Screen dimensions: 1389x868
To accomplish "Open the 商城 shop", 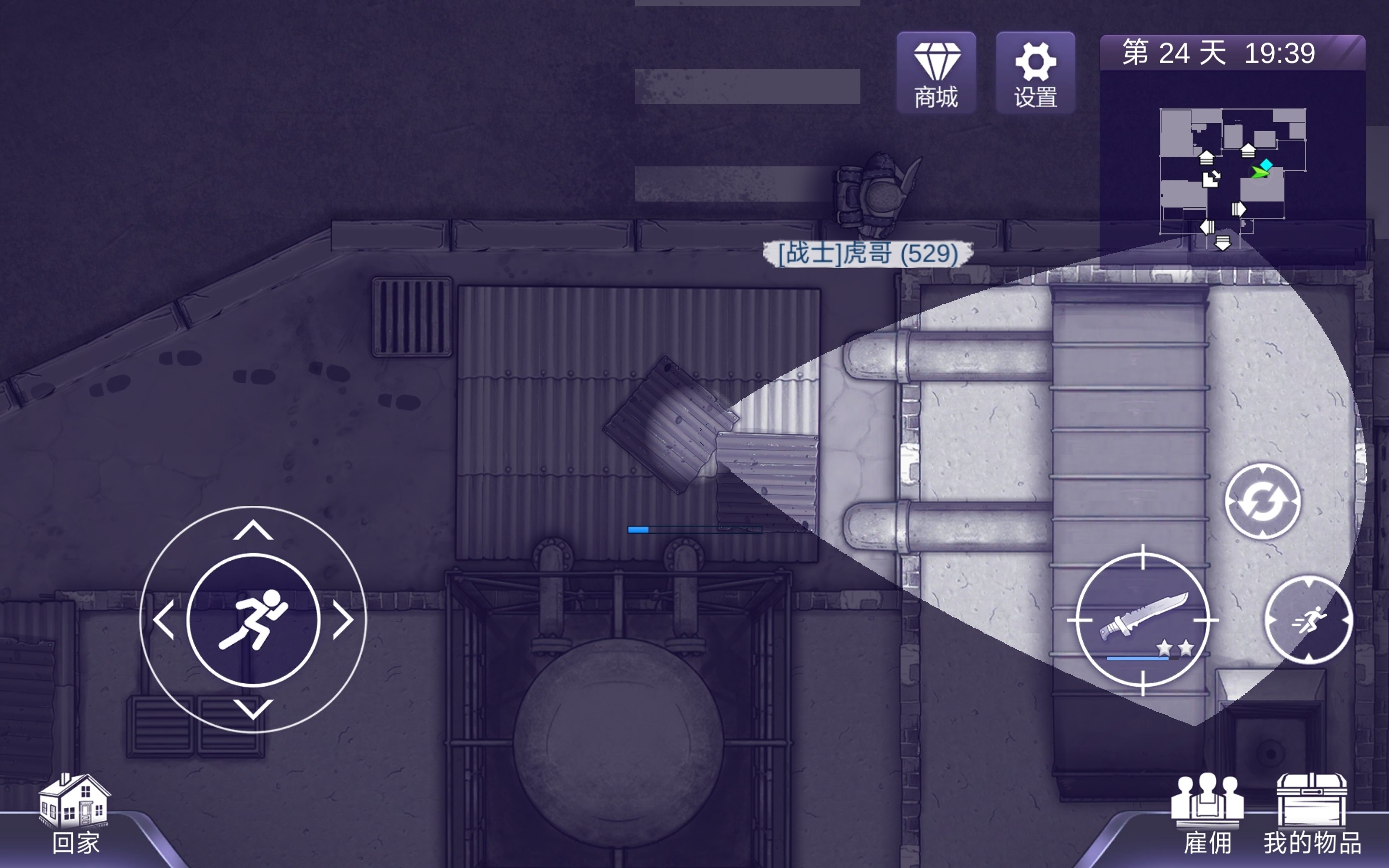I will click(x=936, y=73).
